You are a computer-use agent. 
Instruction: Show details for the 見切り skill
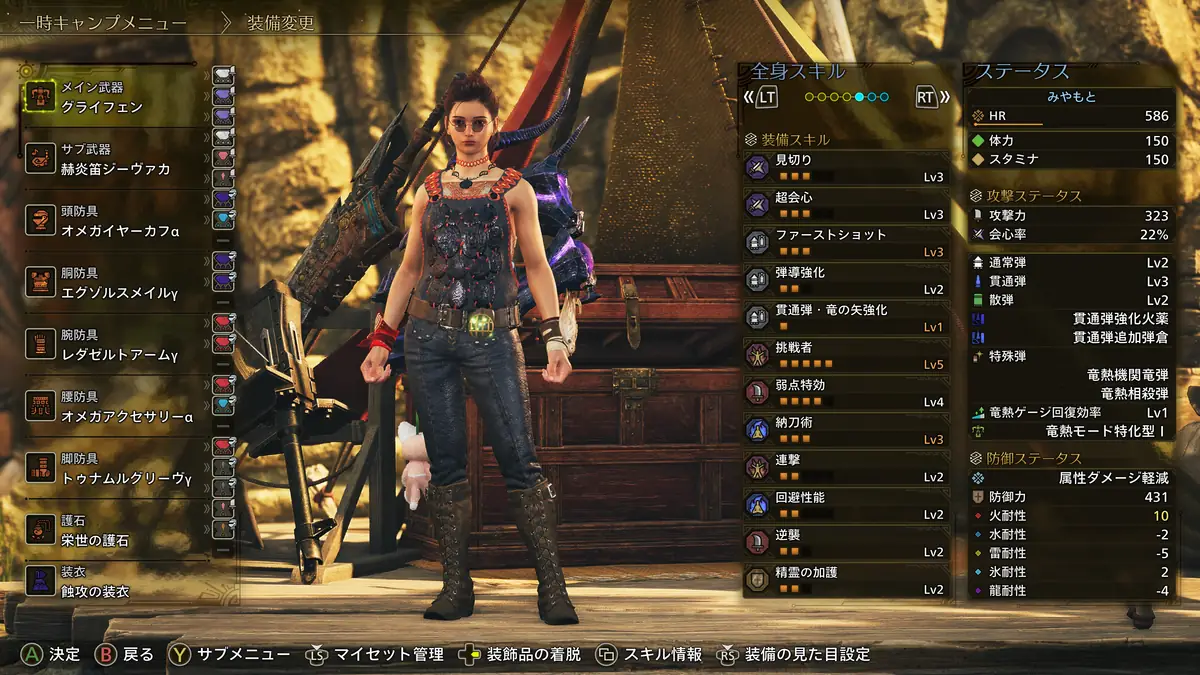pos(846,168)
